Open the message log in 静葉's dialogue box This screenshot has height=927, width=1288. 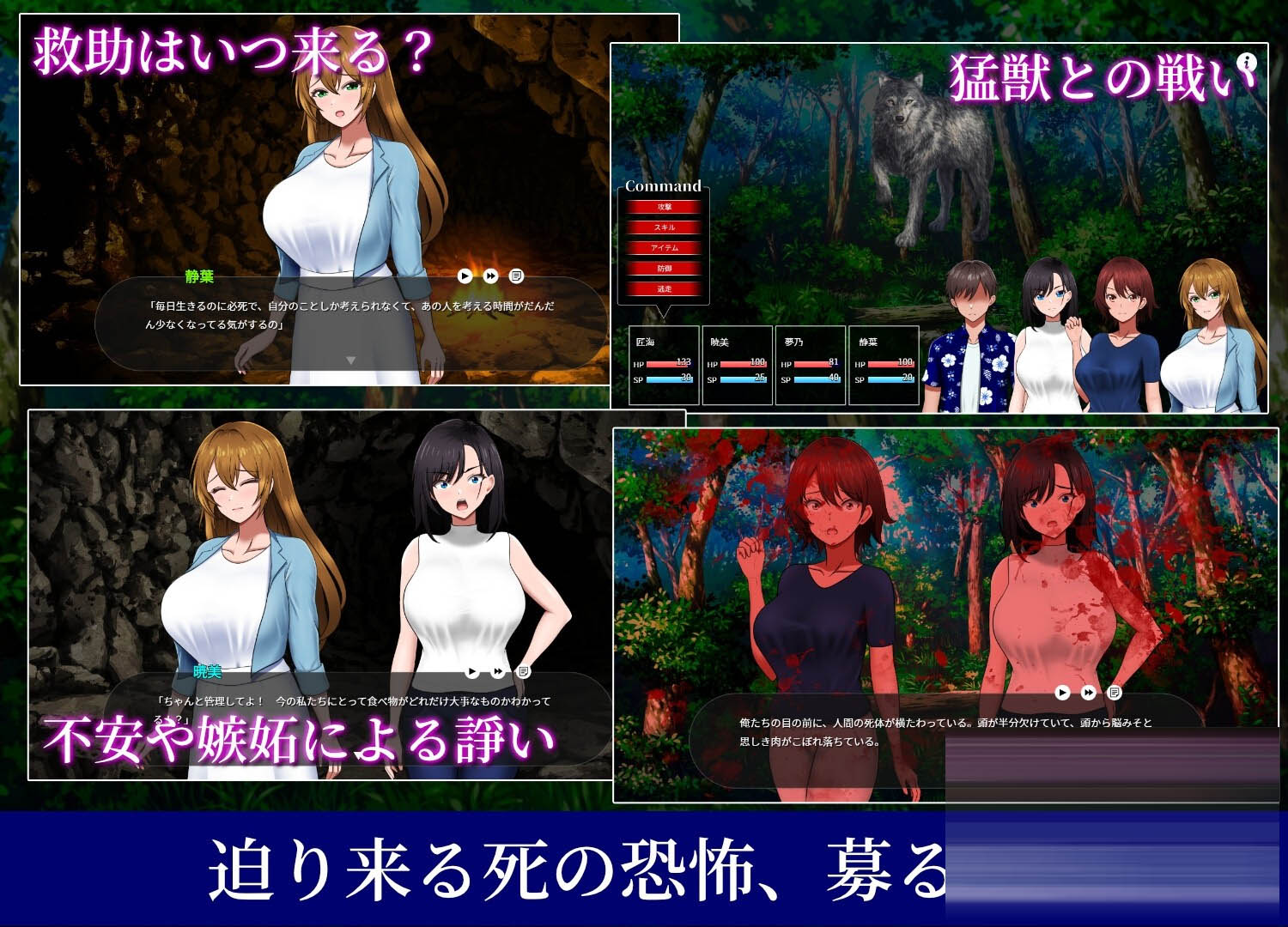[516, 276]
